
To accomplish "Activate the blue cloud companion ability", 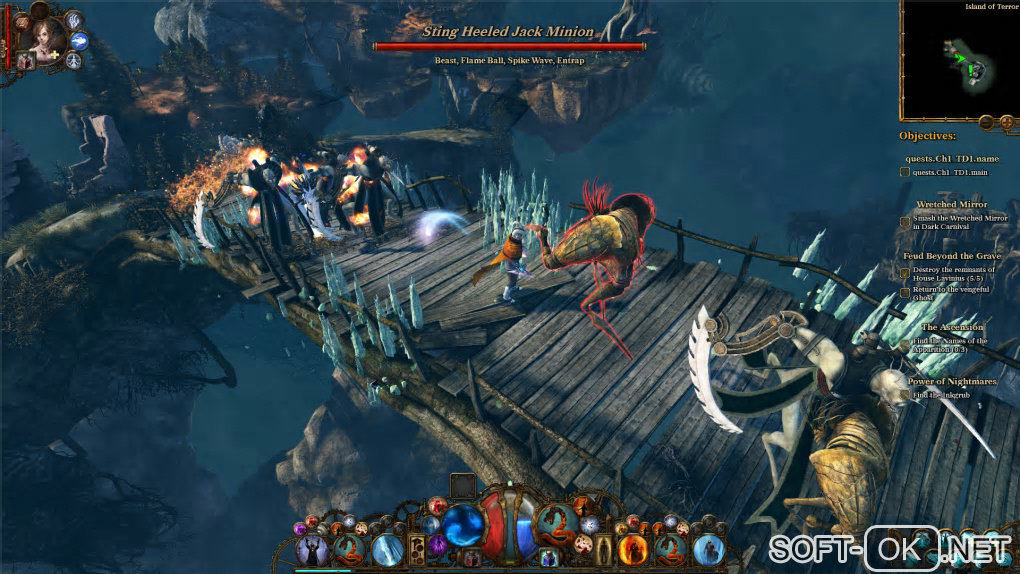I will pos(79,40).
